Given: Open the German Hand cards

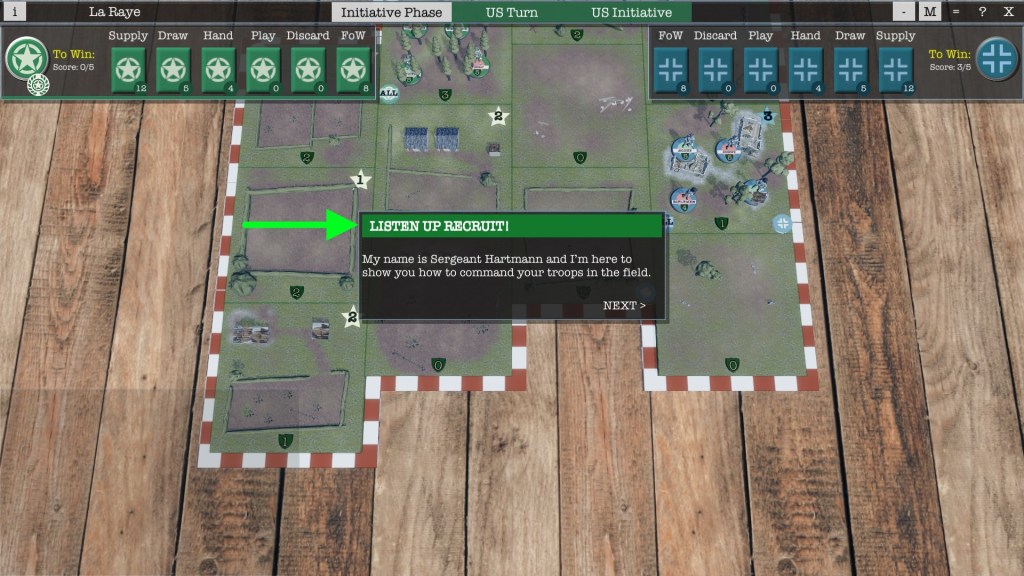Looking at the screenshot, I should click(x=806, y=70).
